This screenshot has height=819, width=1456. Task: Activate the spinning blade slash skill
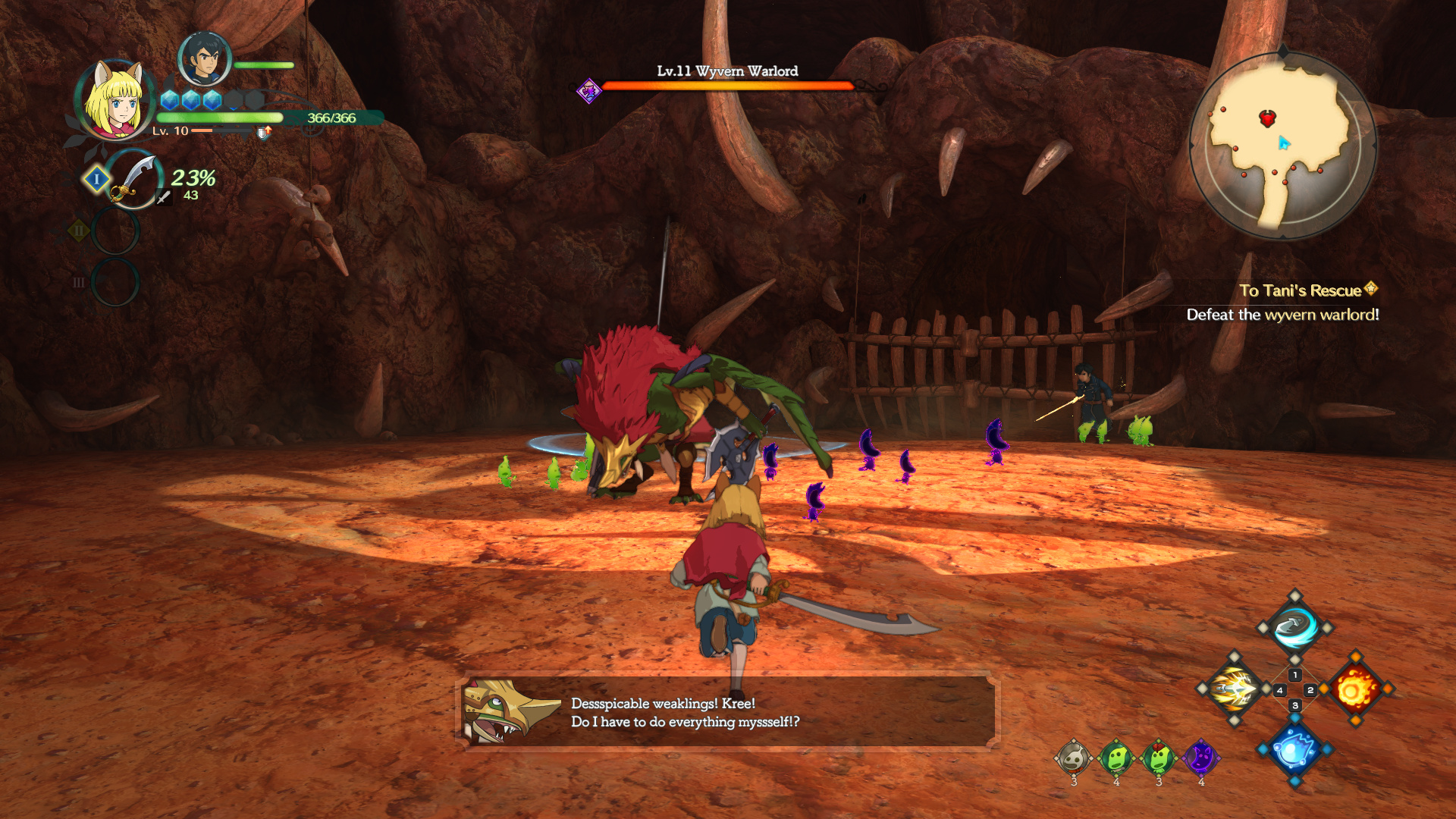(x=1294, y=627)
